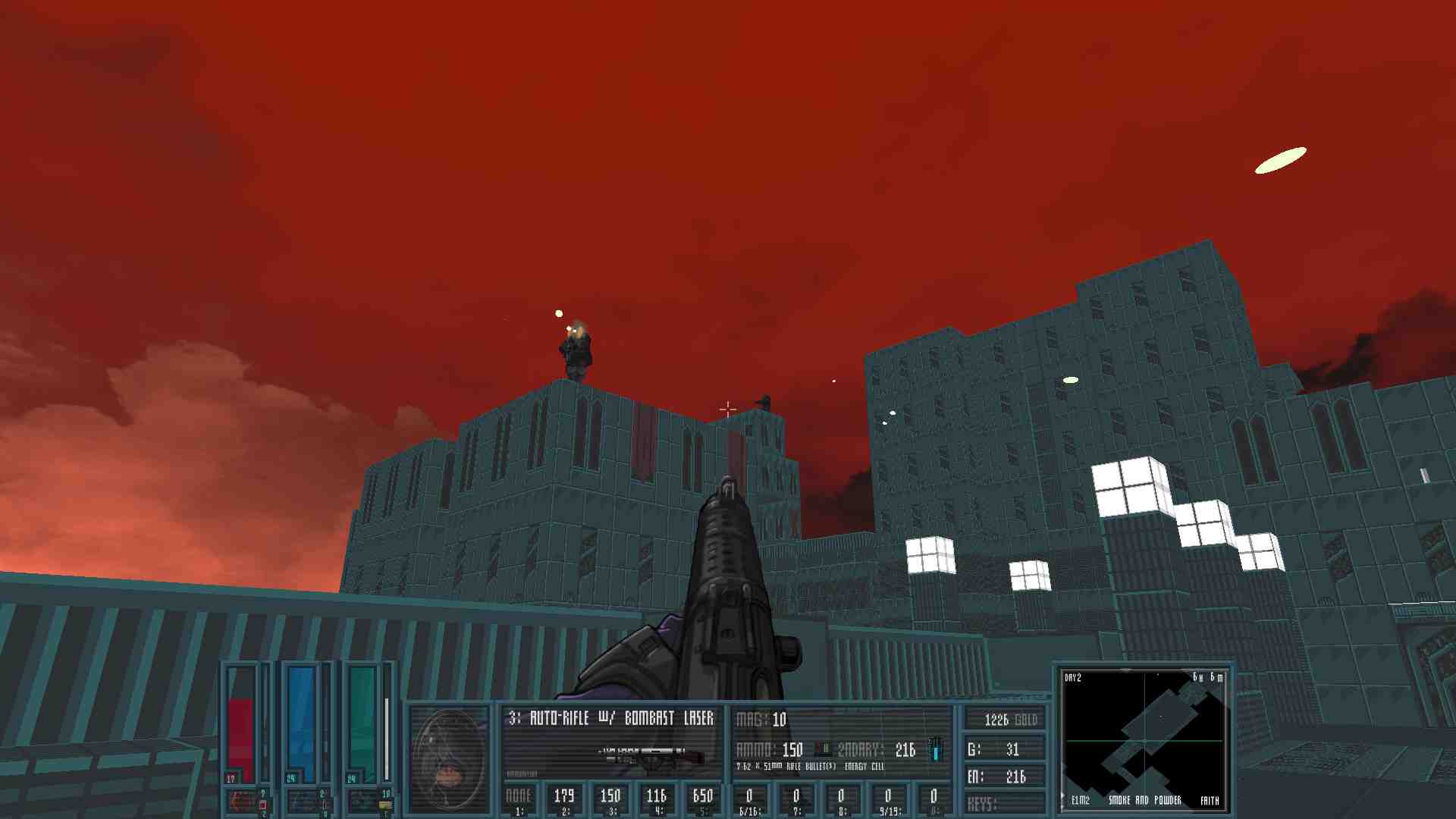Click the minimap in the HUD corner
Viewport: 1456px width, 819px height.
1143,739
